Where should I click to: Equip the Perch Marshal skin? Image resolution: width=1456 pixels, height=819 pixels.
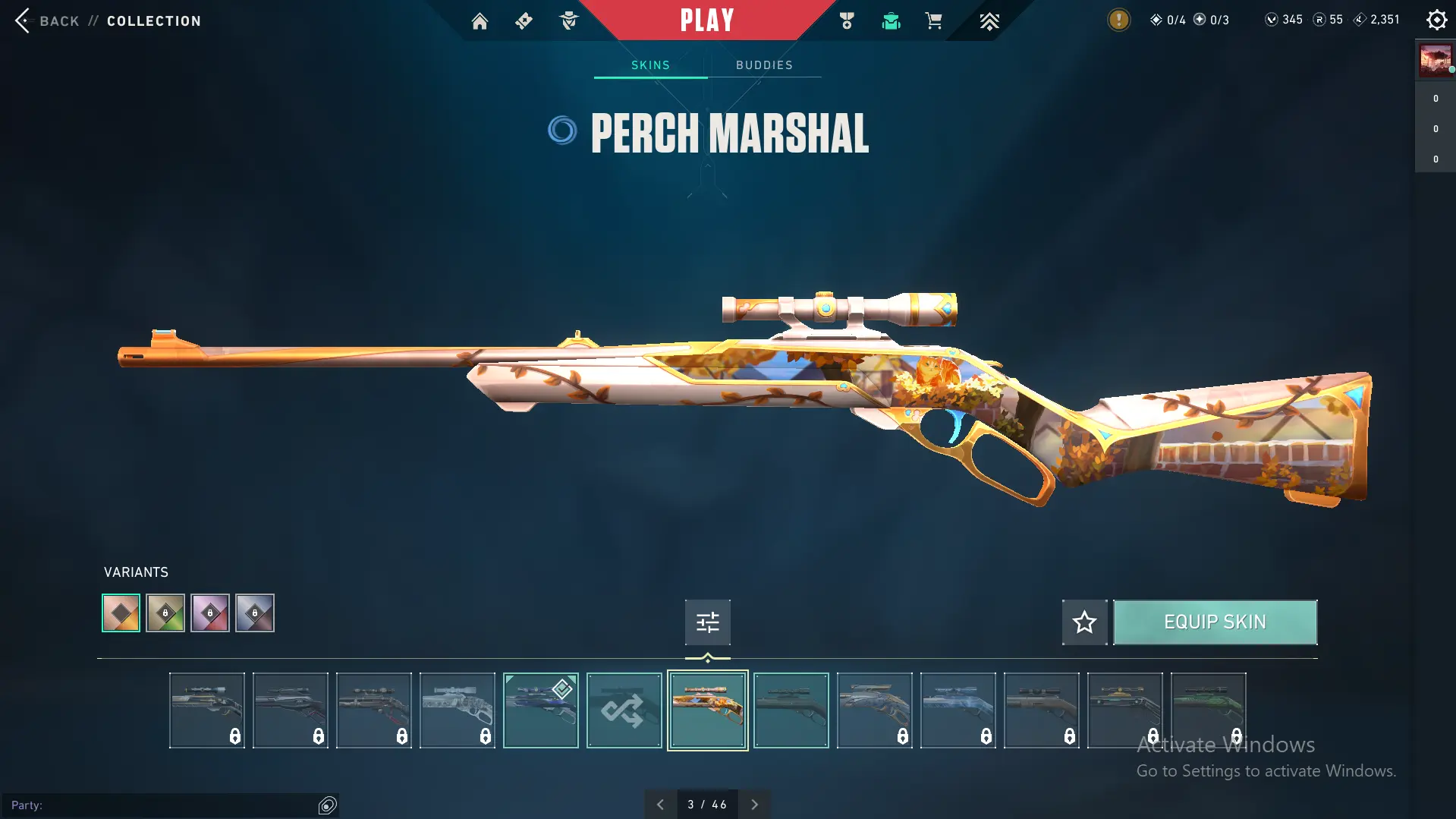point(1215,622)
